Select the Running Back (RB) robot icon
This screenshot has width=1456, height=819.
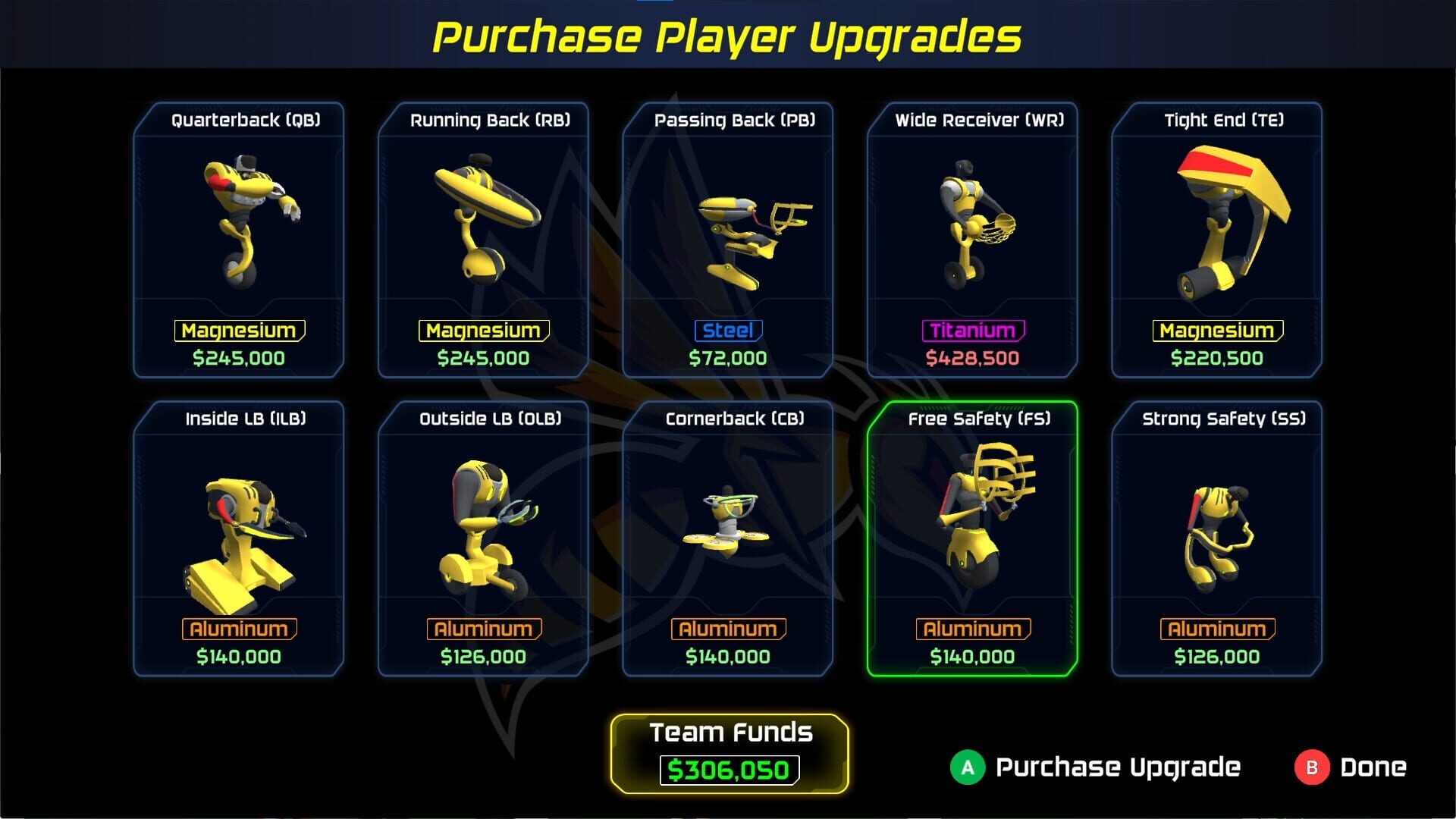click(x=485, y=216)
